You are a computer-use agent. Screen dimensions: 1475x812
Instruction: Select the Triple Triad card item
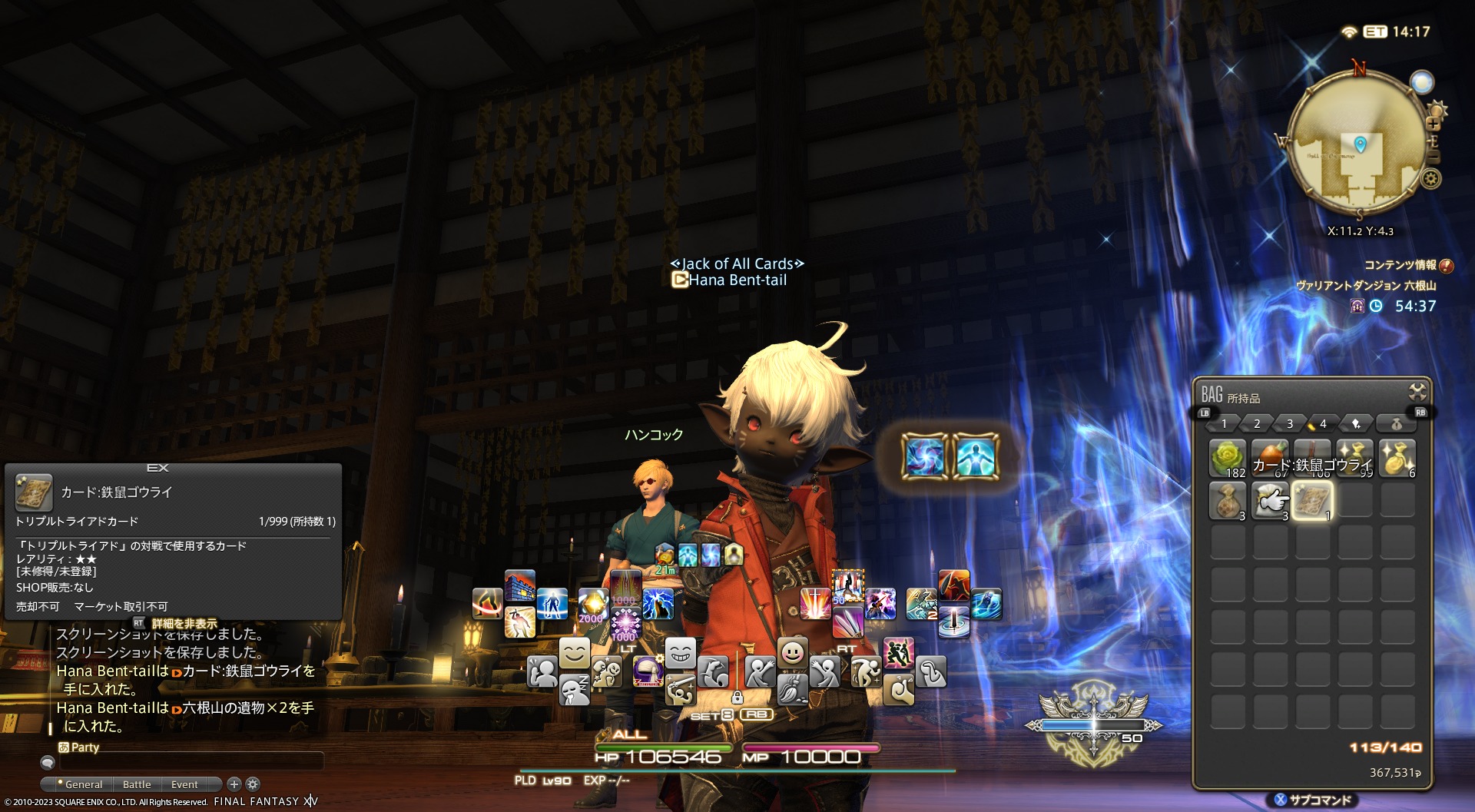coord(1312,501)
